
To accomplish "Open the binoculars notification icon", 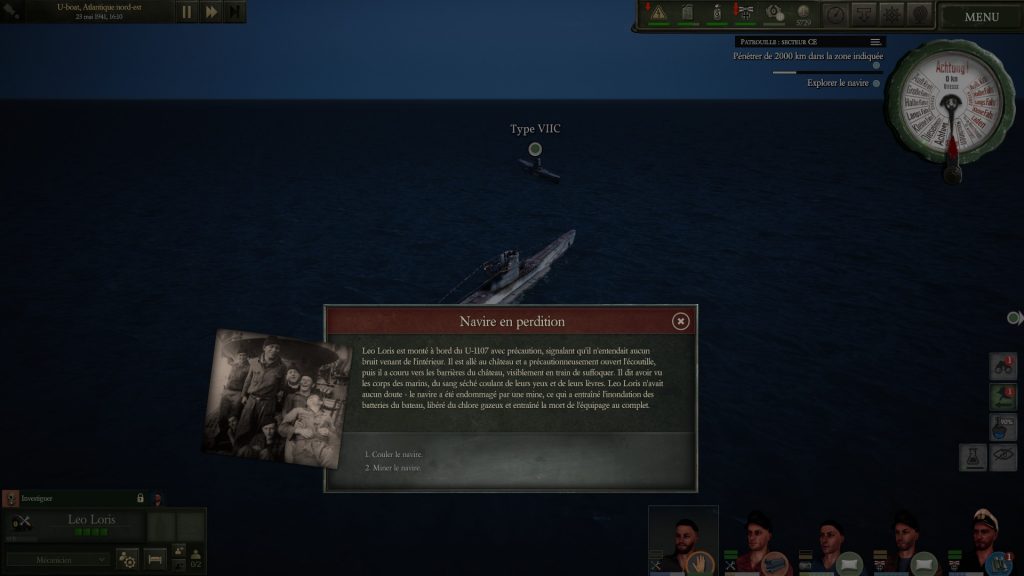I will pos(1004,367).
